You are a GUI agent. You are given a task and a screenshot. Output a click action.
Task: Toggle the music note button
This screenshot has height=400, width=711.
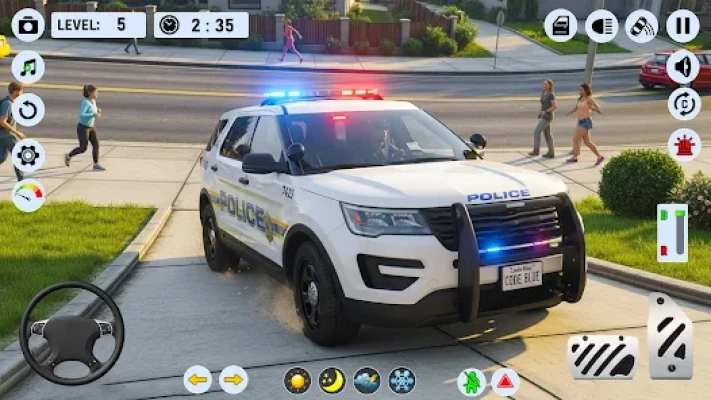[x=28, y=67]
